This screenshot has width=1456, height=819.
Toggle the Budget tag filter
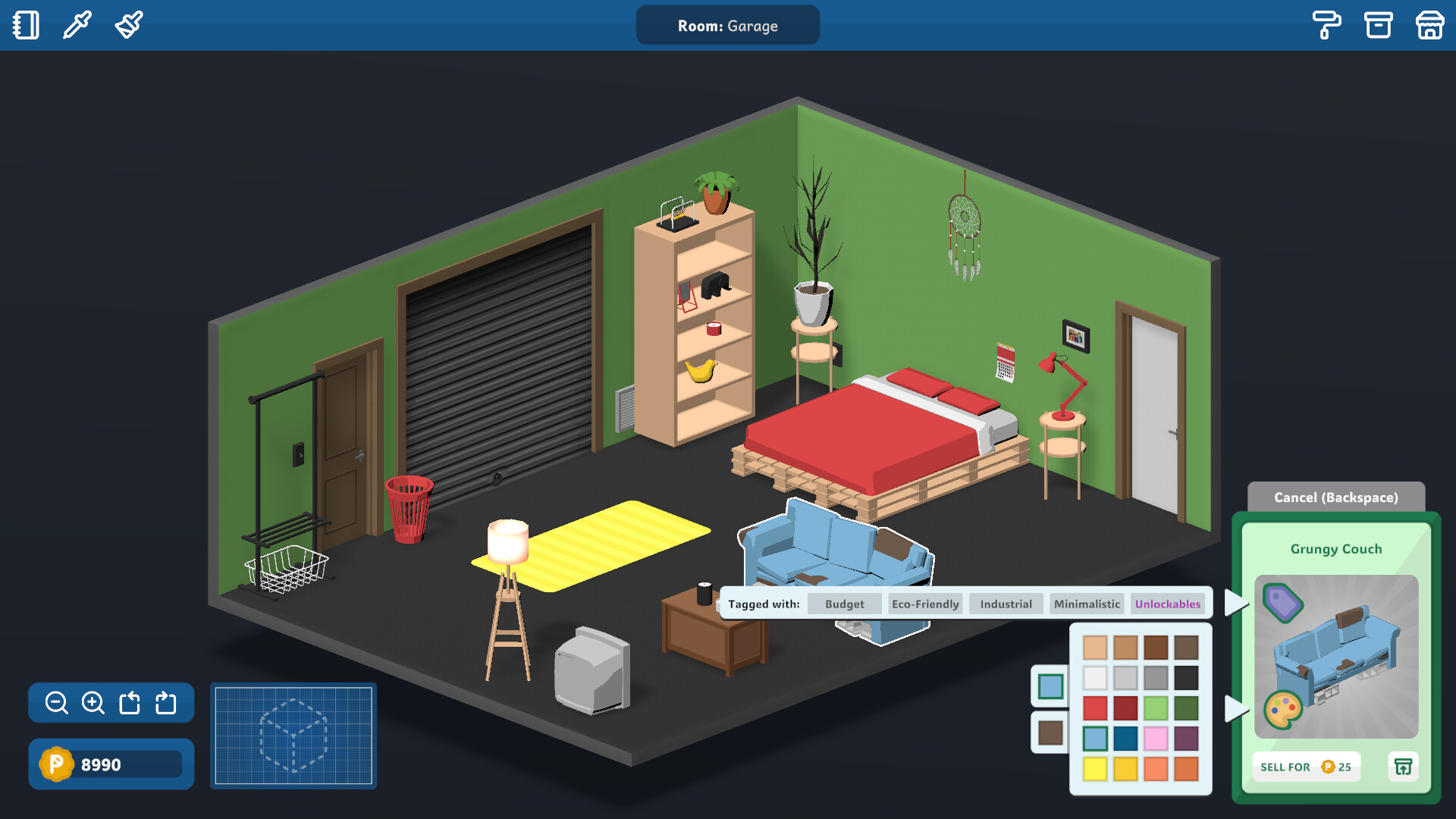point(844,604)
